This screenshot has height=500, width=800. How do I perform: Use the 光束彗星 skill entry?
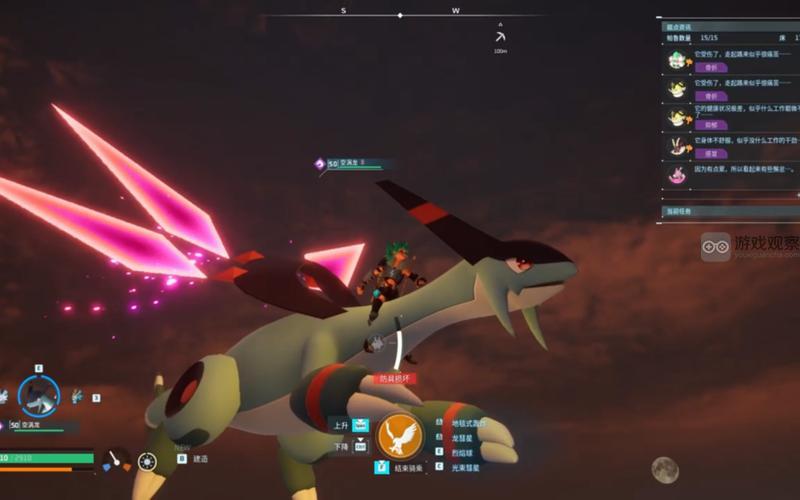click(464, 467)
